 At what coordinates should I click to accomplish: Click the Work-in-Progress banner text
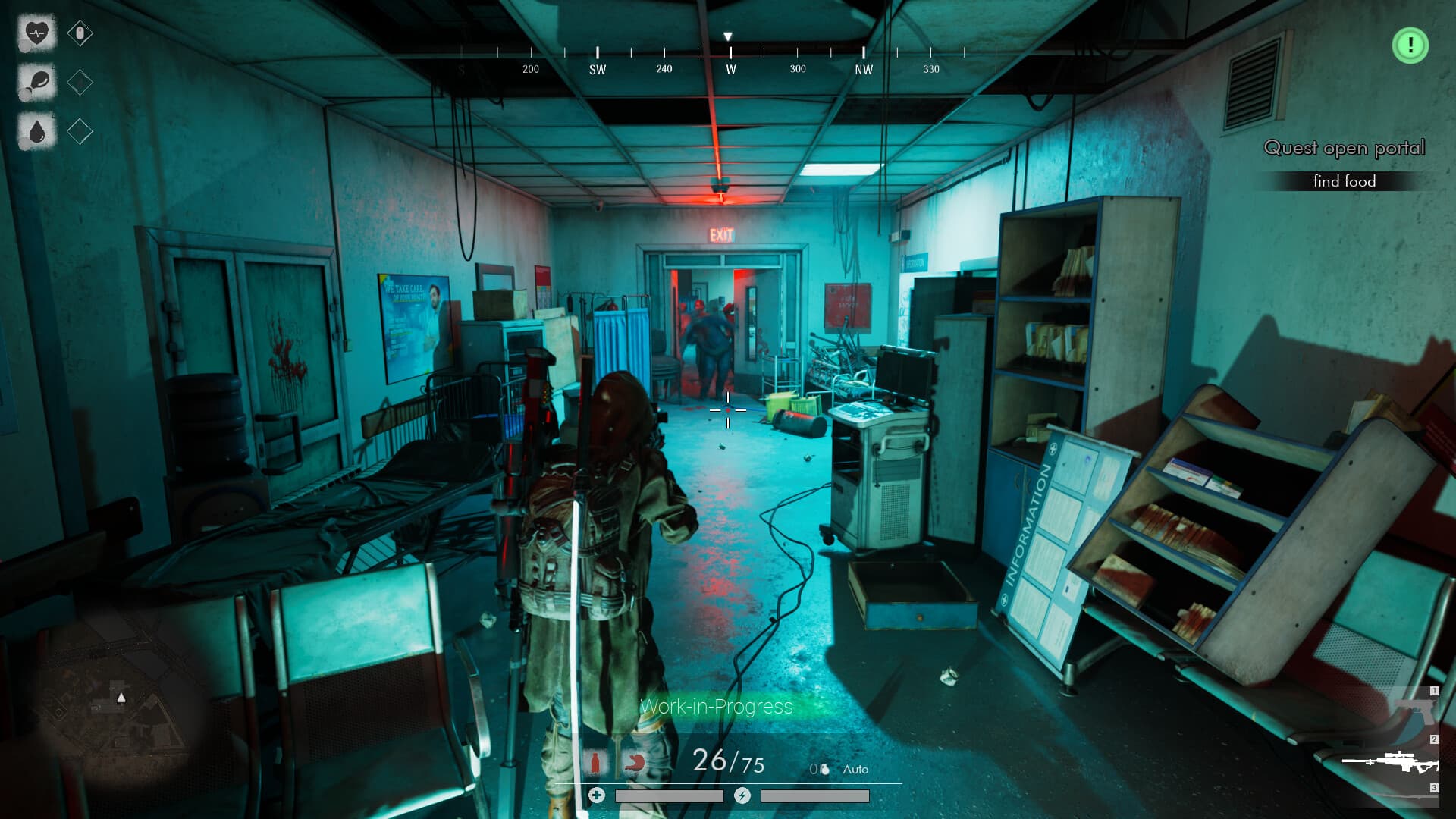pyautogui.click(x=716, y=708)
